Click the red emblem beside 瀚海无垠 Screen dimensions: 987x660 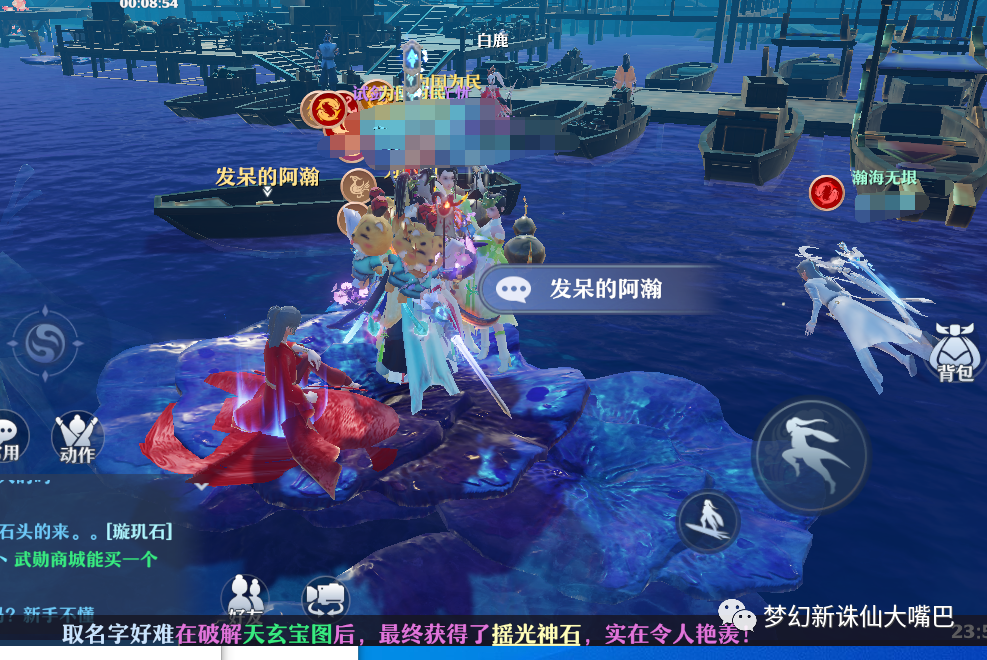point(827,192)
